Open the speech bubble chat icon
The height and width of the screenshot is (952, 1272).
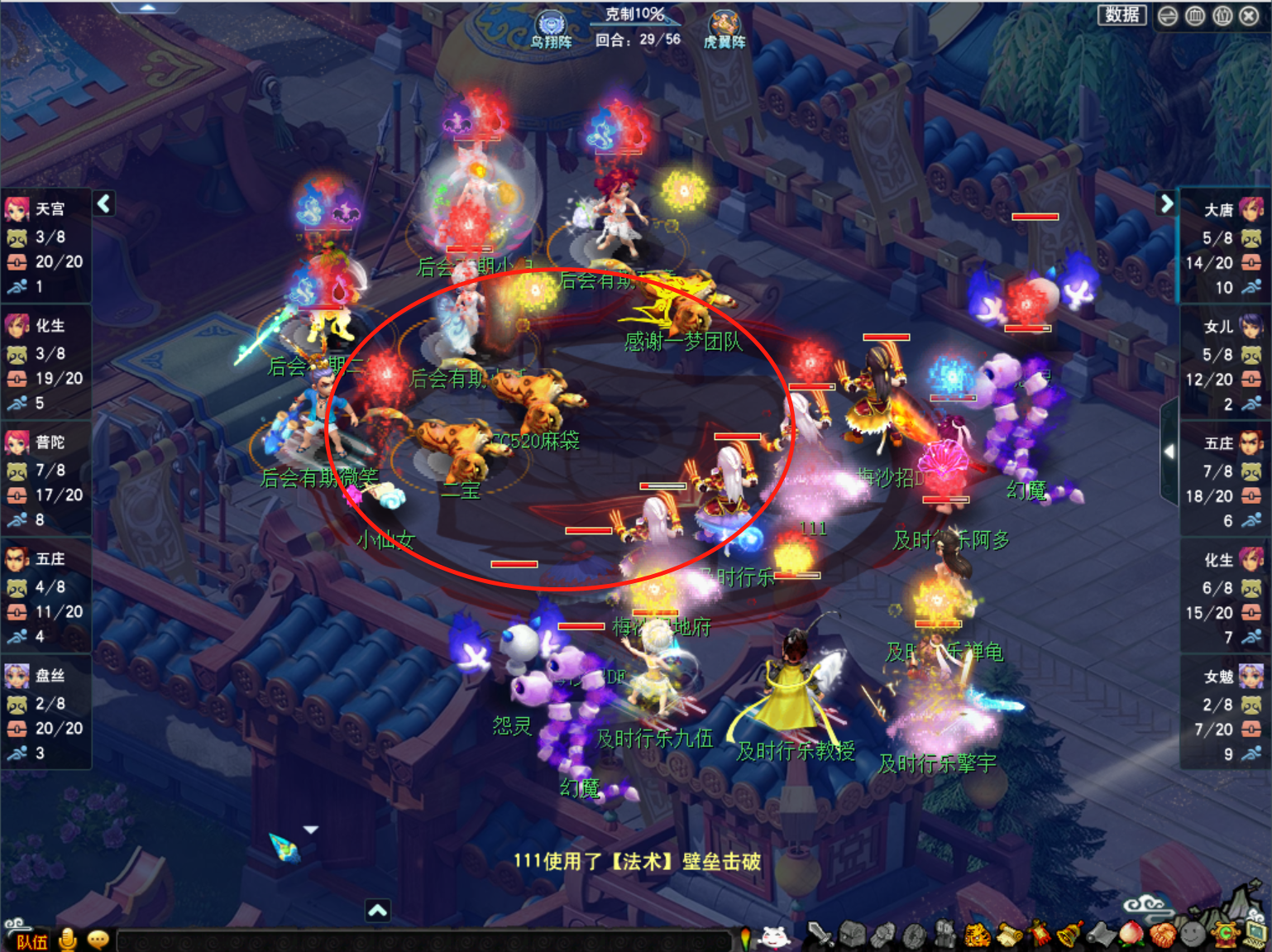(x=98, y=940)
